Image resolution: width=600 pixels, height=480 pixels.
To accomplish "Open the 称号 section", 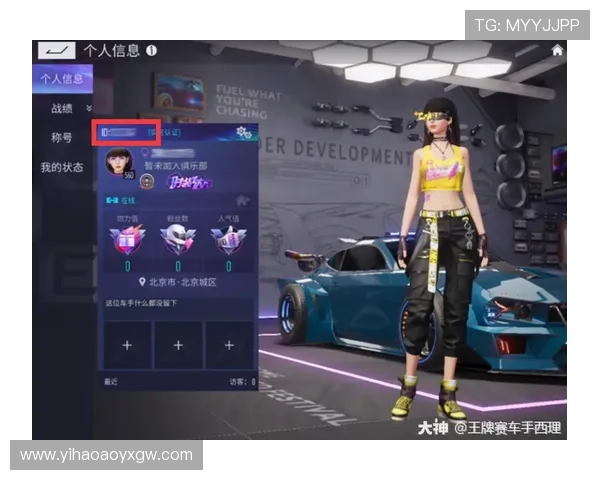I will [x=62, y=137].
